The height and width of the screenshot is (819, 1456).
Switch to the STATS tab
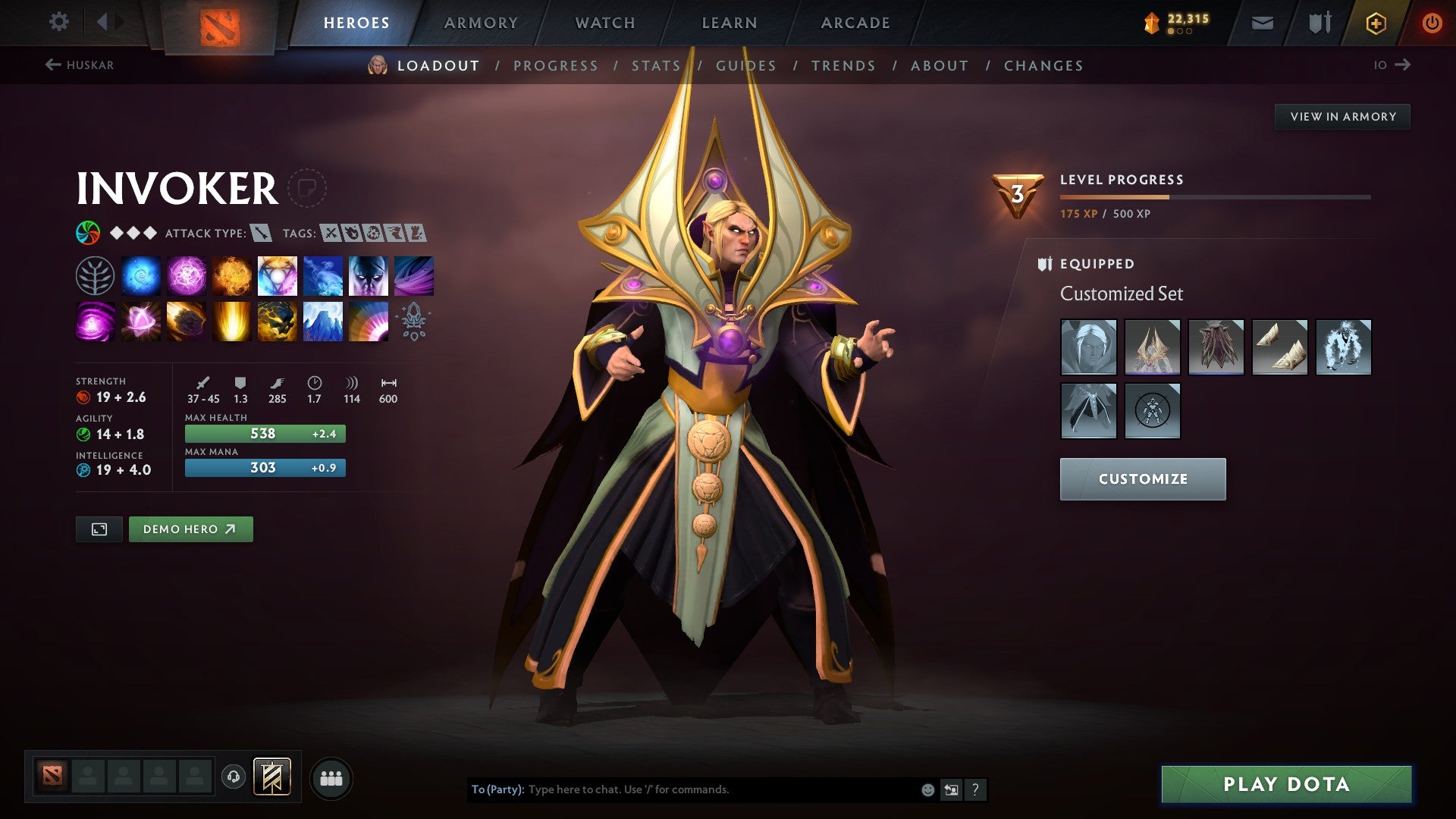coord(657,66)
